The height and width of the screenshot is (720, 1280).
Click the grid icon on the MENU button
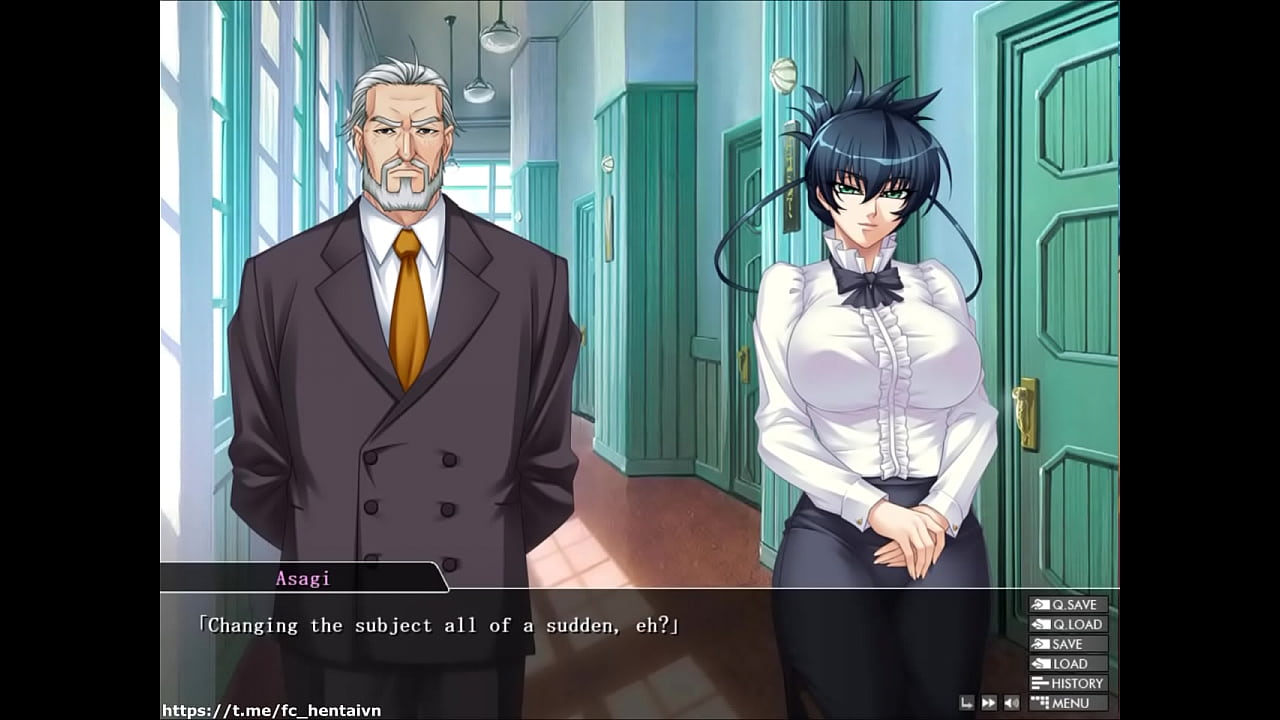pyautogui.click(x=1041, y=703)
